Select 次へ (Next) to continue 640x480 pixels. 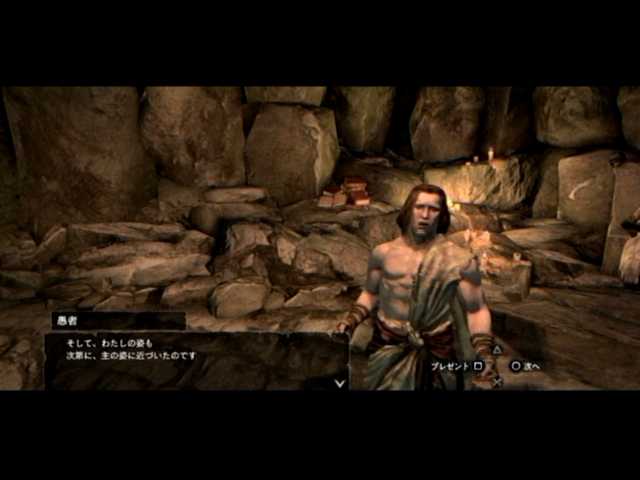coord(525,366)
